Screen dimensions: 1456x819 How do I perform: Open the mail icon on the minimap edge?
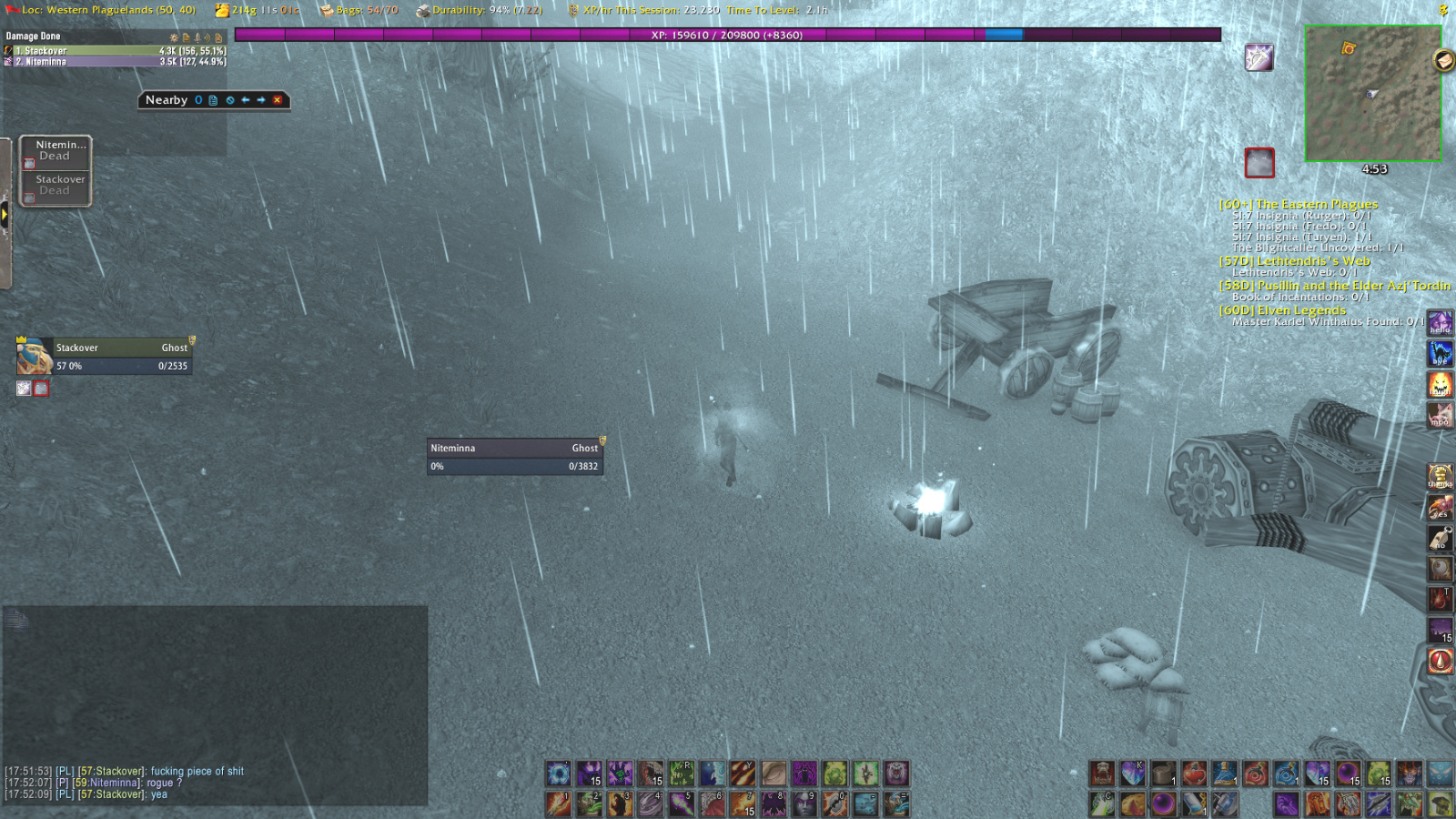pos(1444,60)
